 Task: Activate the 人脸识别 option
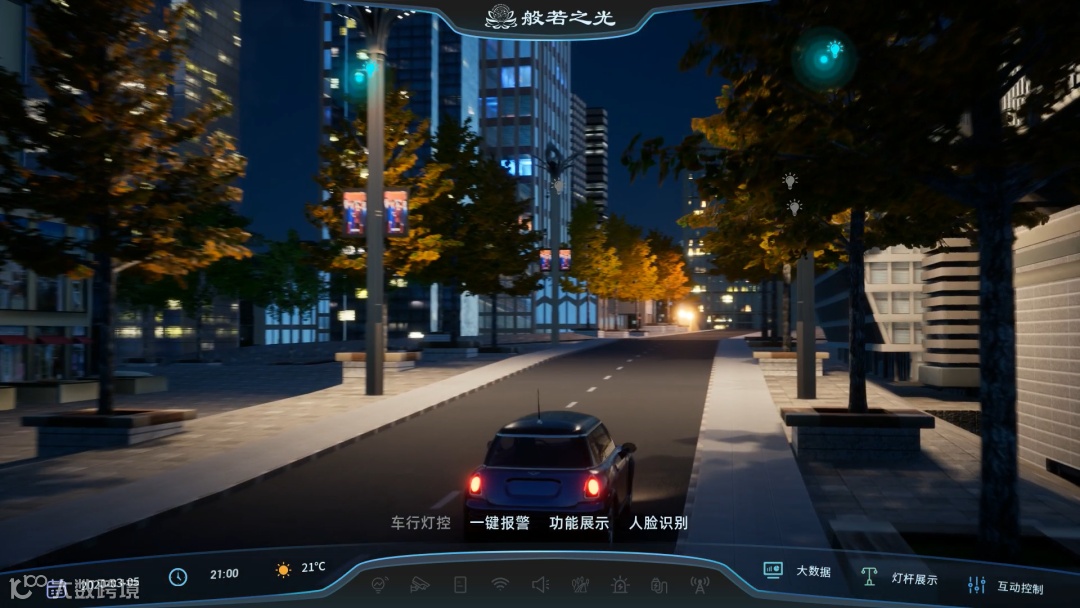click(658, 523)
